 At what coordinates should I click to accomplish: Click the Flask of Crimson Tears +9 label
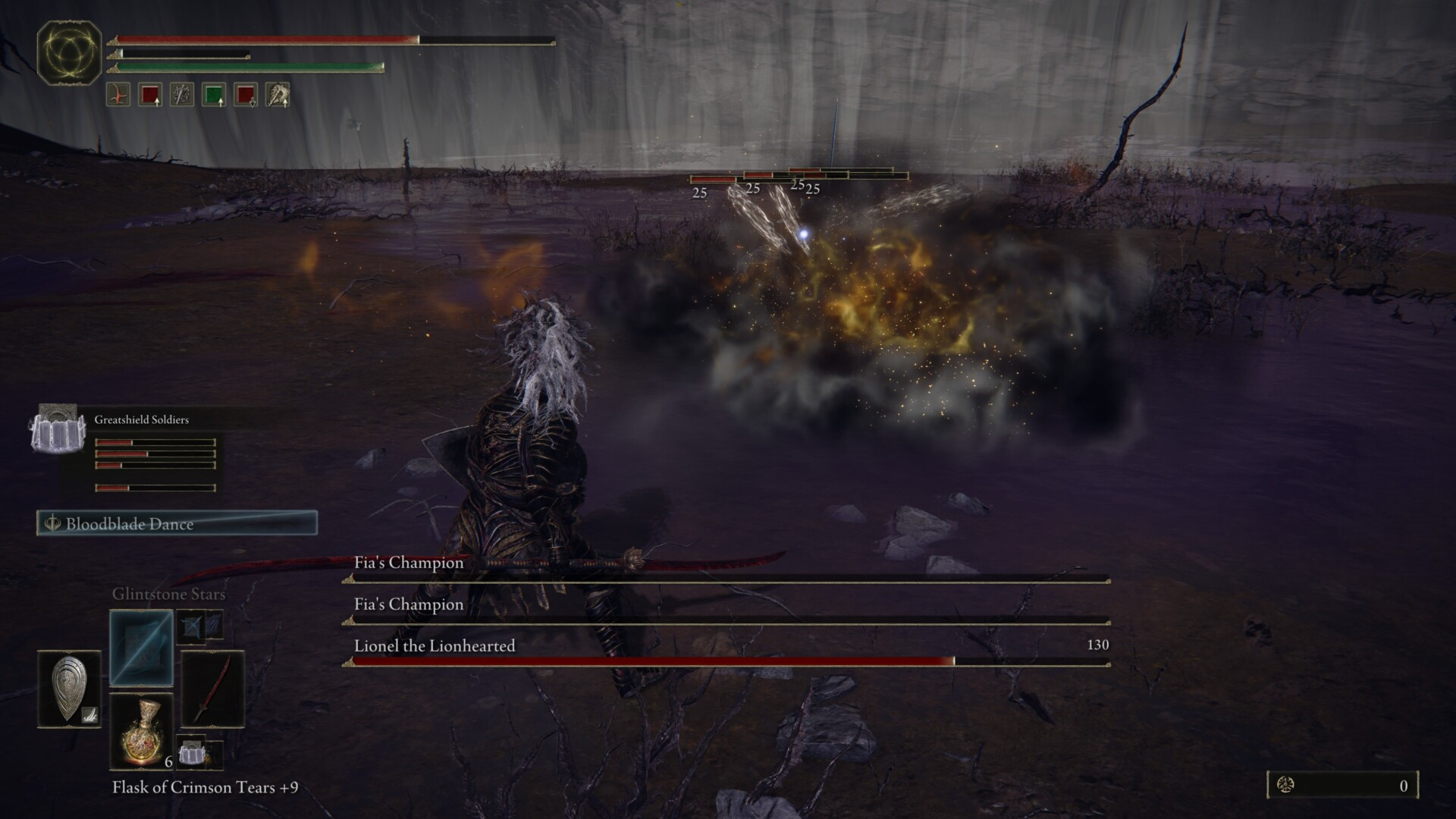pyautogui.click(x=205, y=789)
